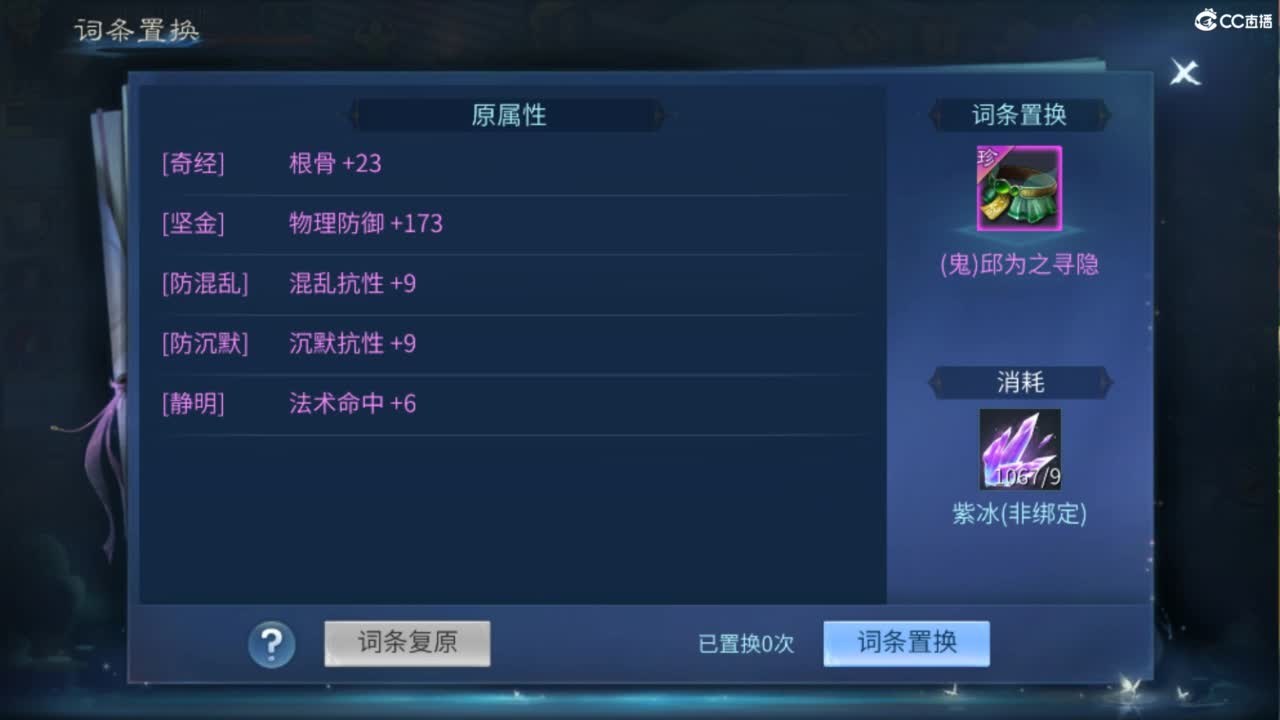Select the 原属性 header tab
Viewport: 1280px width, 720px height.
[507, 115]
